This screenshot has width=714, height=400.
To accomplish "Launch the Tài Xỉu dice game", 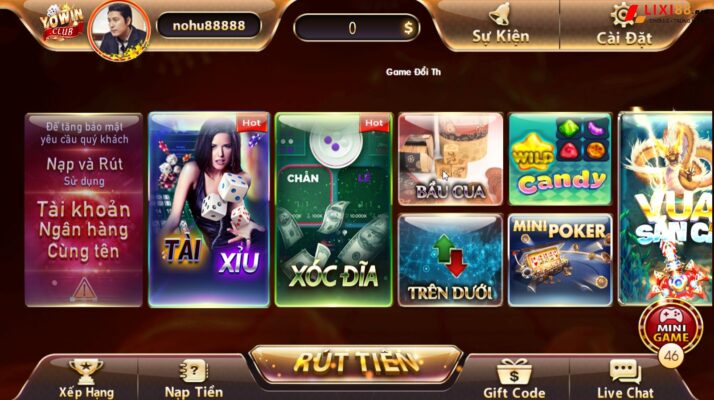I will (207, 208).
